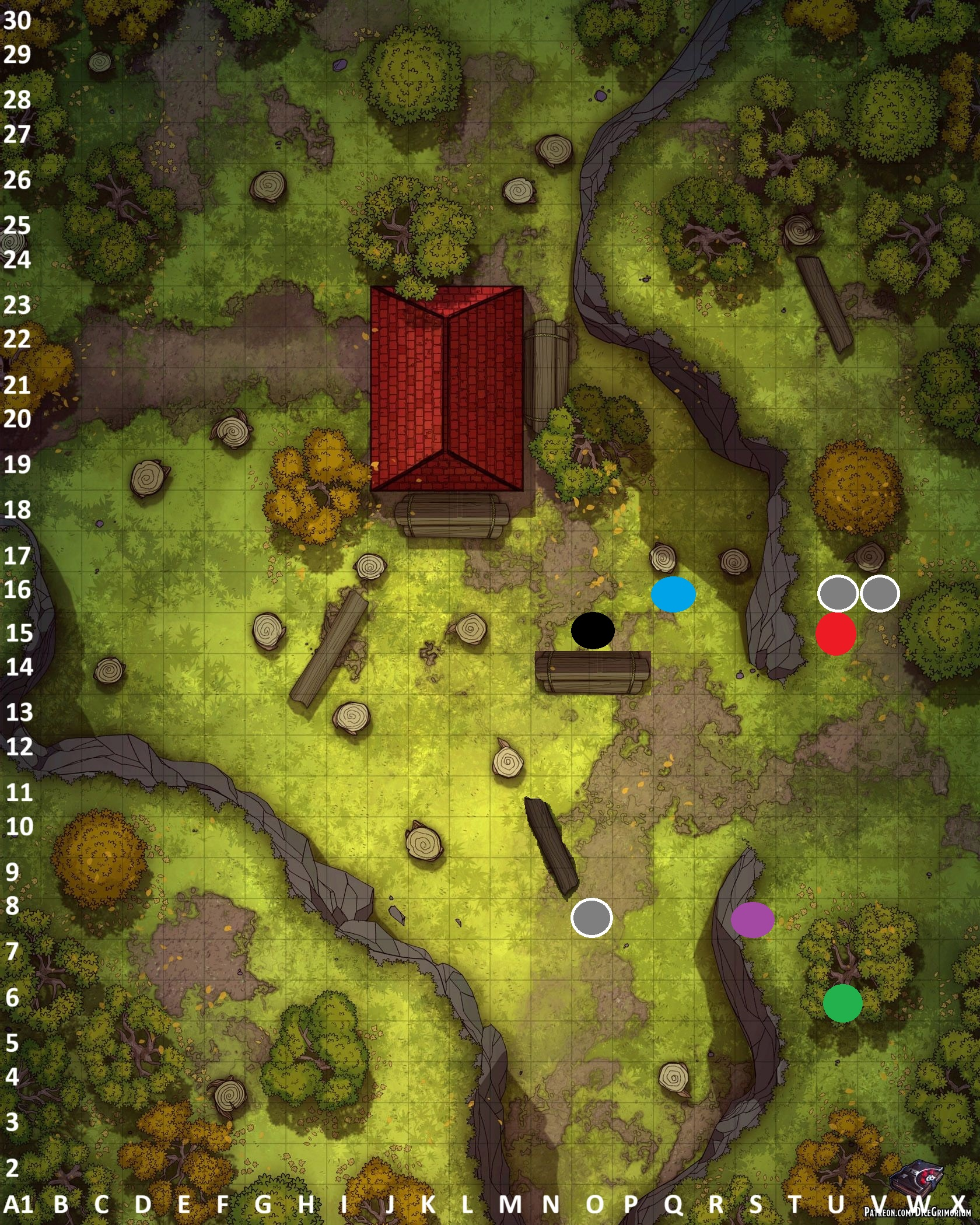Choose the lone gray token on the dirt path
This screenshot has width=980, height=1225.
[x=591, y=918]
